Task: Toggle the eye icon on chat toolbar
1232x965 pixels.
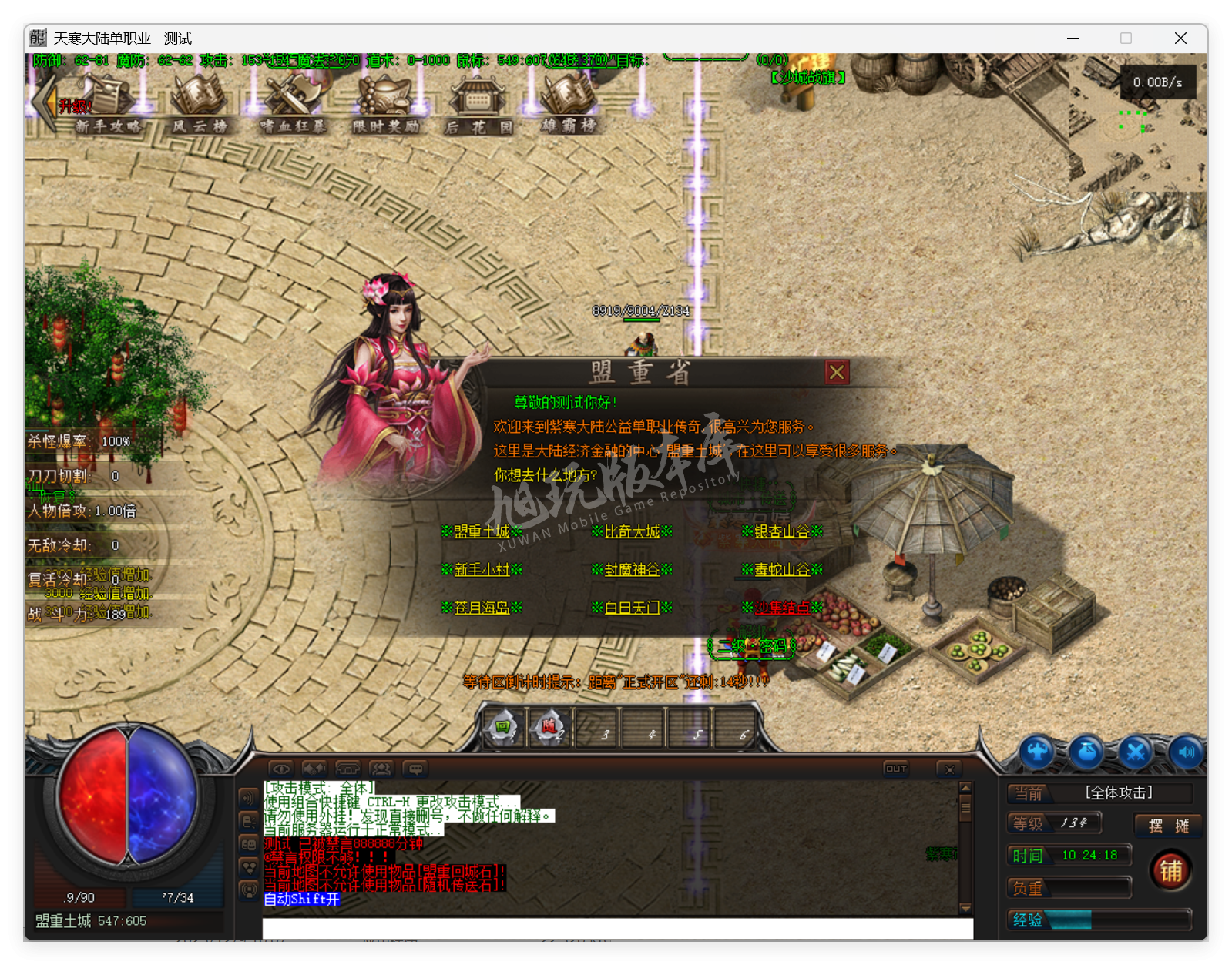Action: coord(281,768)
